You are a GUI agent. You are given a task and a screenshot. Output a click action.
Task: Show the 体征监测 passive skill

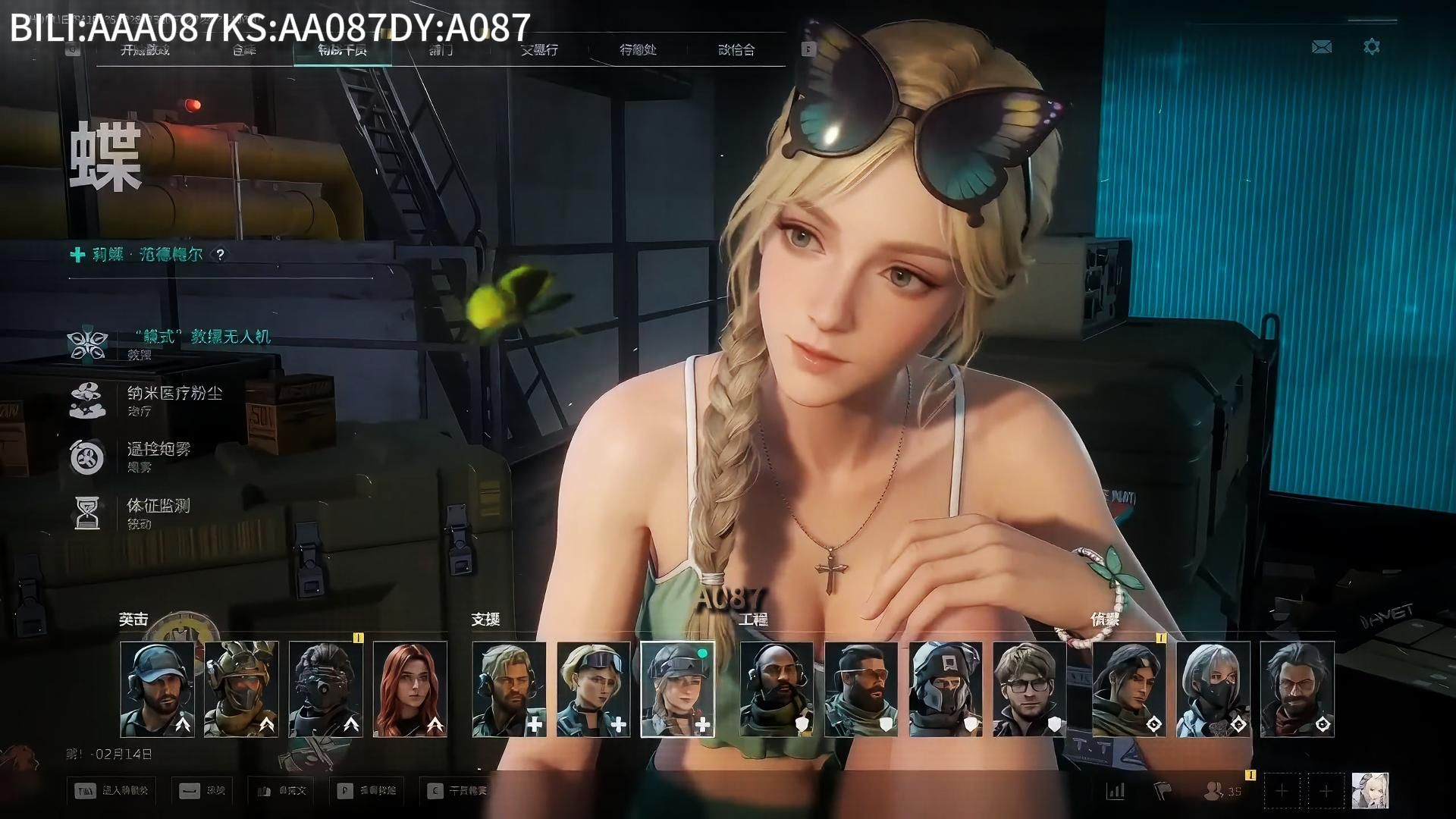coord(158,506)
